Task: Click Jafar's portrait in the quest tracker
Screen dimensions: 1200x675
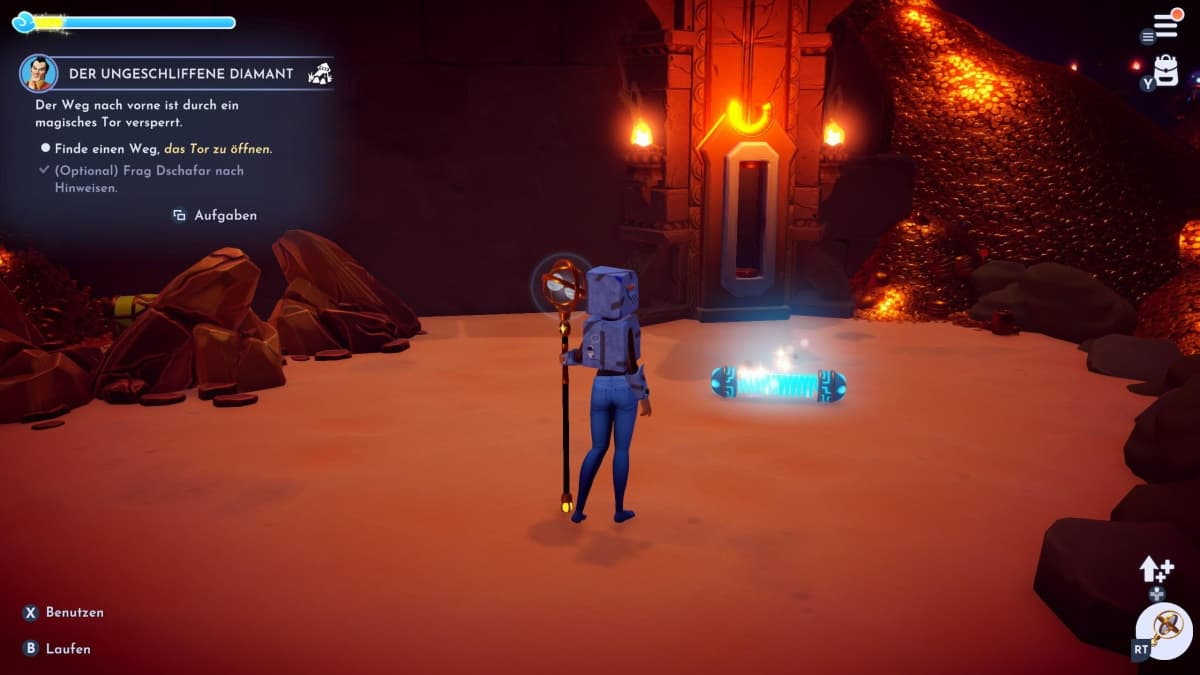Action: tap(38, 73)
